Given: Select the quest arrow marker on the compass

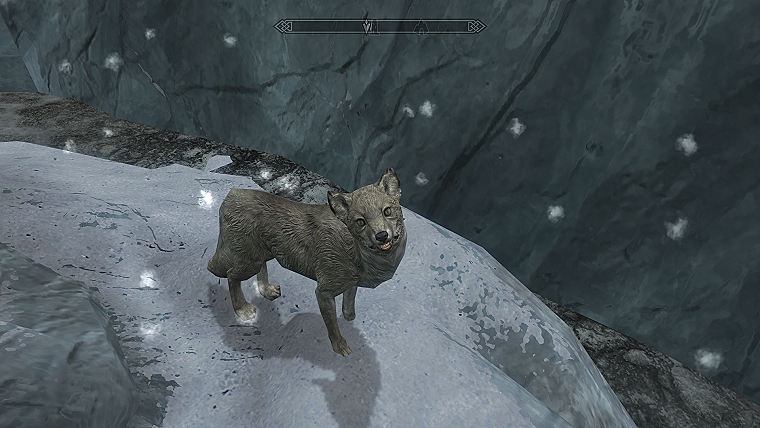Looking at the screenshot, I should (368, 26).
